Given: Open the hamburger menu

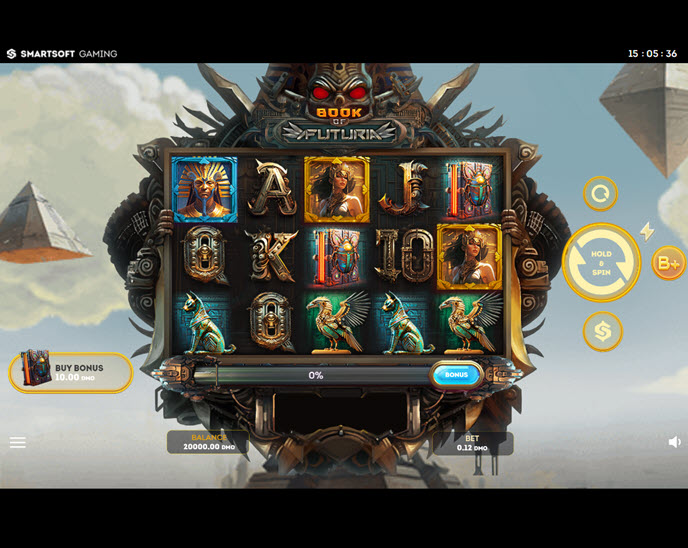Looking at the screenshot, I should coord(18,442).
